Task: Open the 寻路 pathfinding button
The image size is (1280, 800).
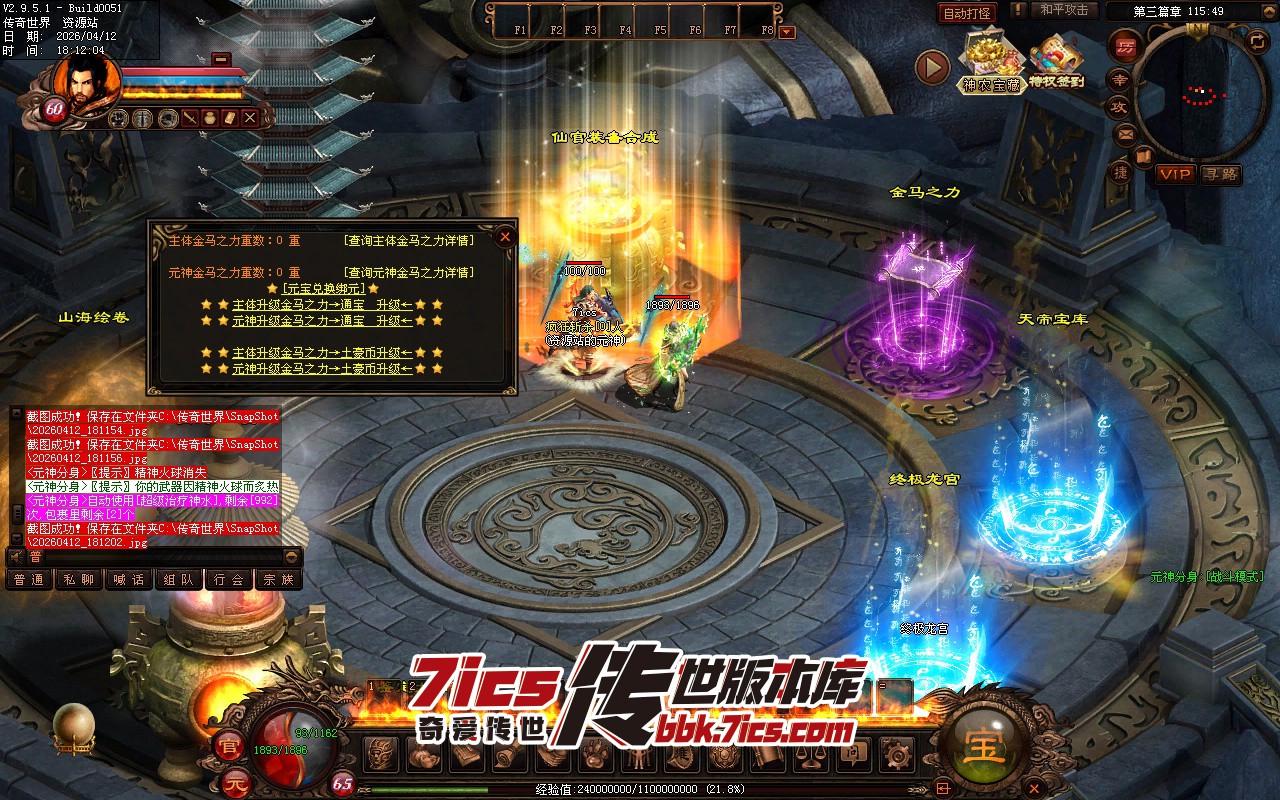Action: click(1220, 174)
